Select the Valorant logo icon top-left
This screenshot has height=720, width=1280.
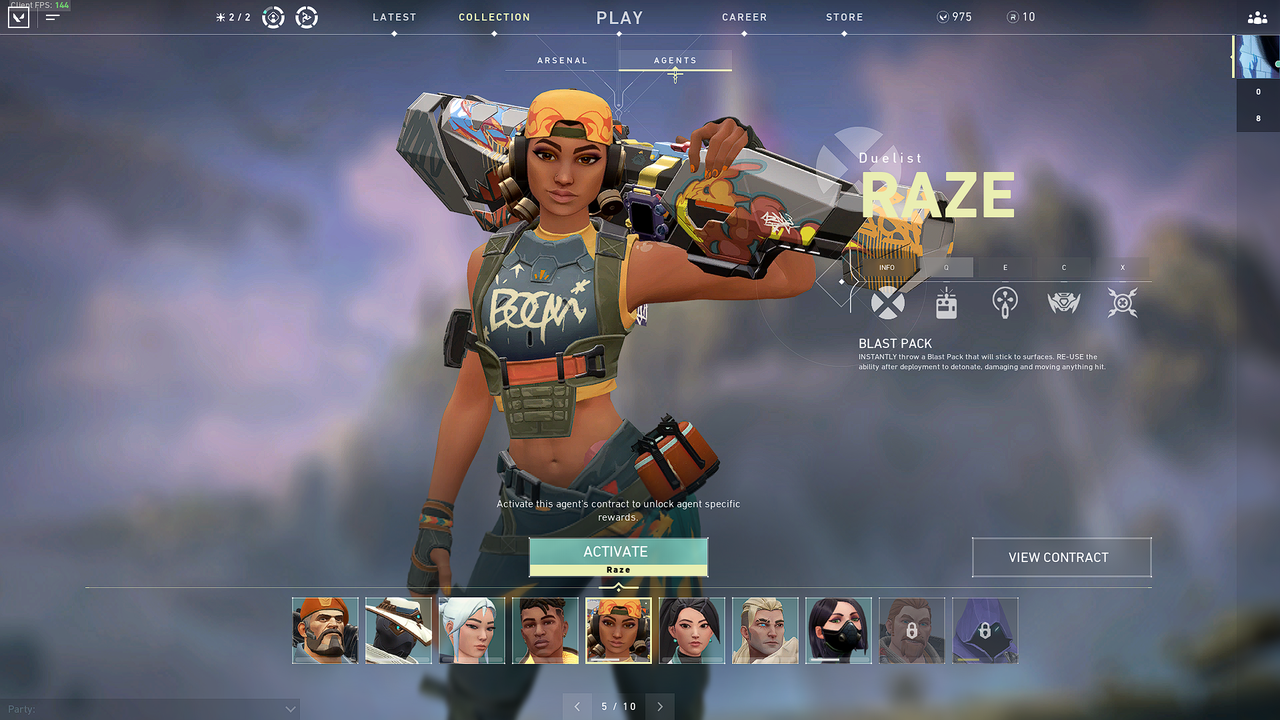pos(17,16)
